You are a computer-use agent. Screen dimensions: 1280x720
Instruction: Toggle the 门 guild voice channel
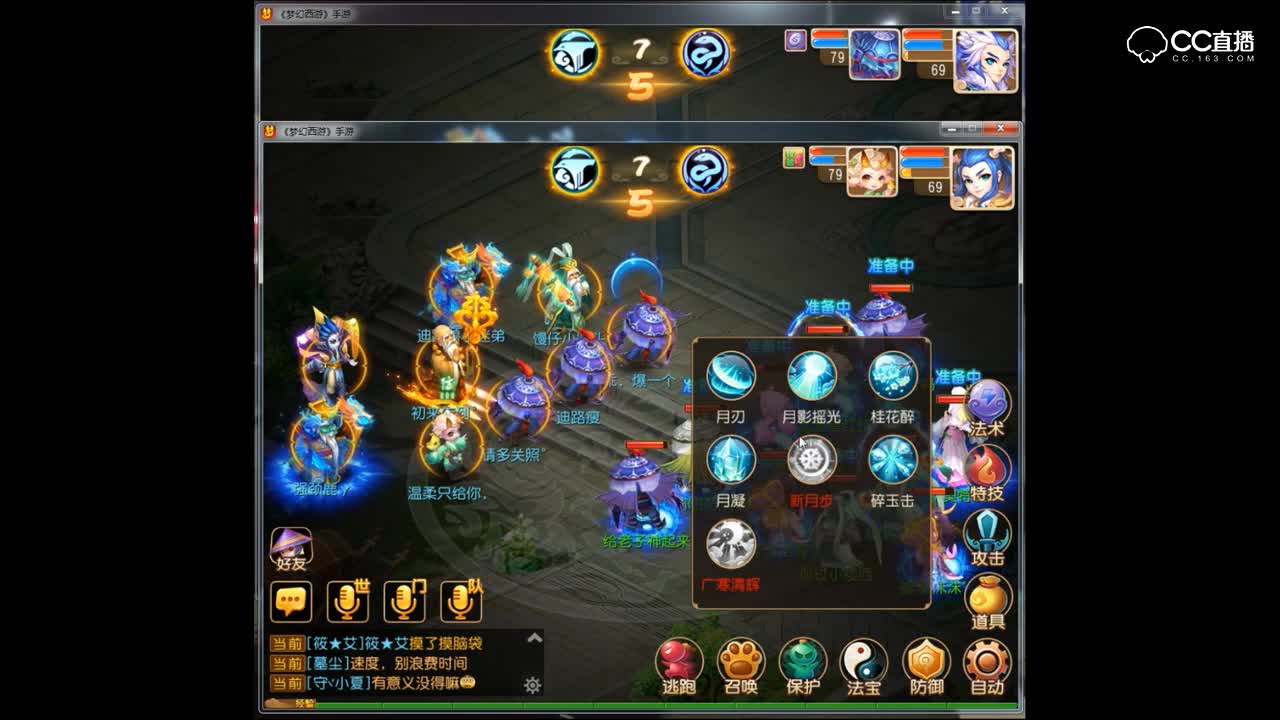pyautogui.click(x=405, y=603)
